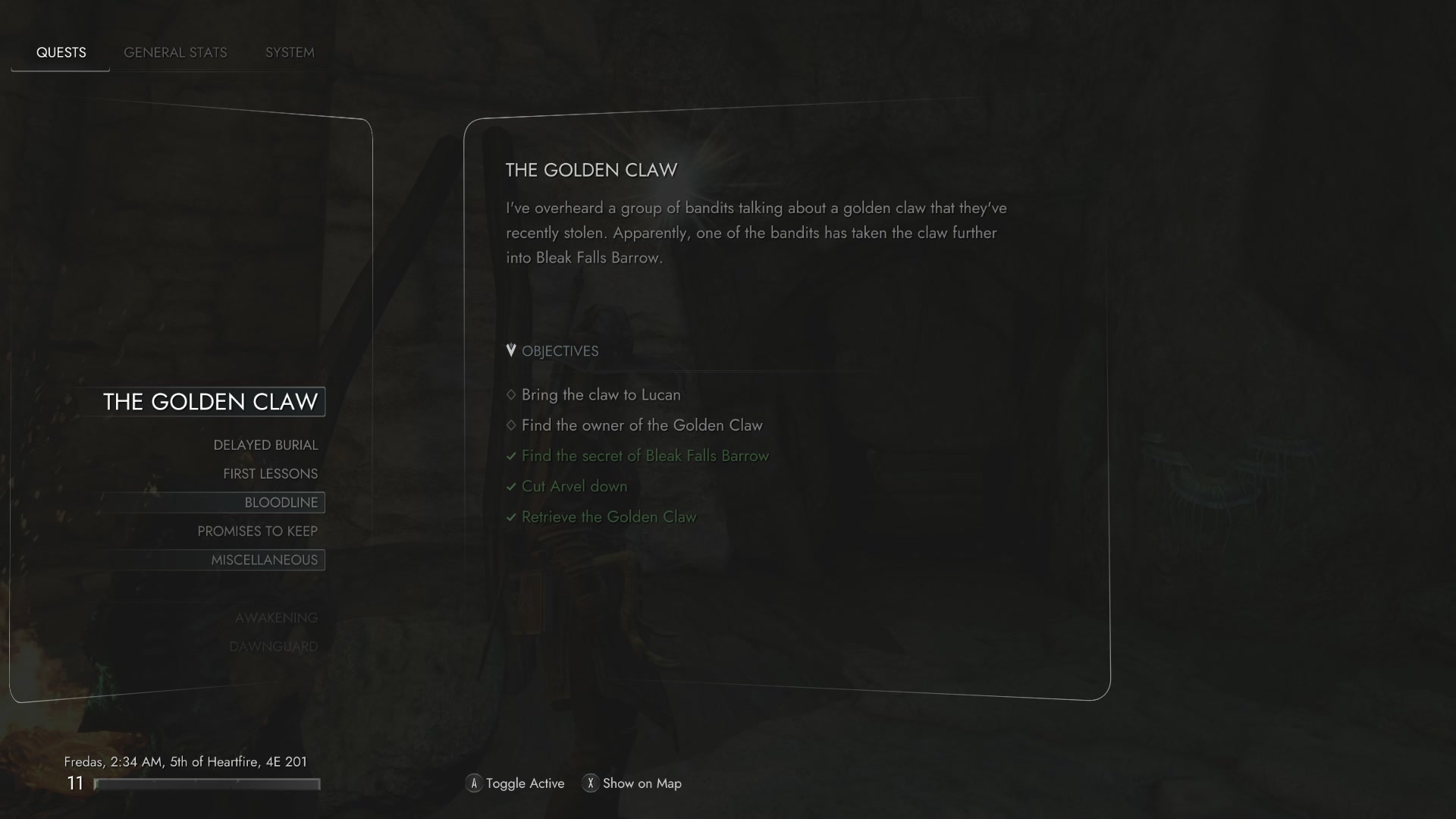
Task: Click the level 11 progress bar
Action: pyautogui.click(x=206, y=783)
